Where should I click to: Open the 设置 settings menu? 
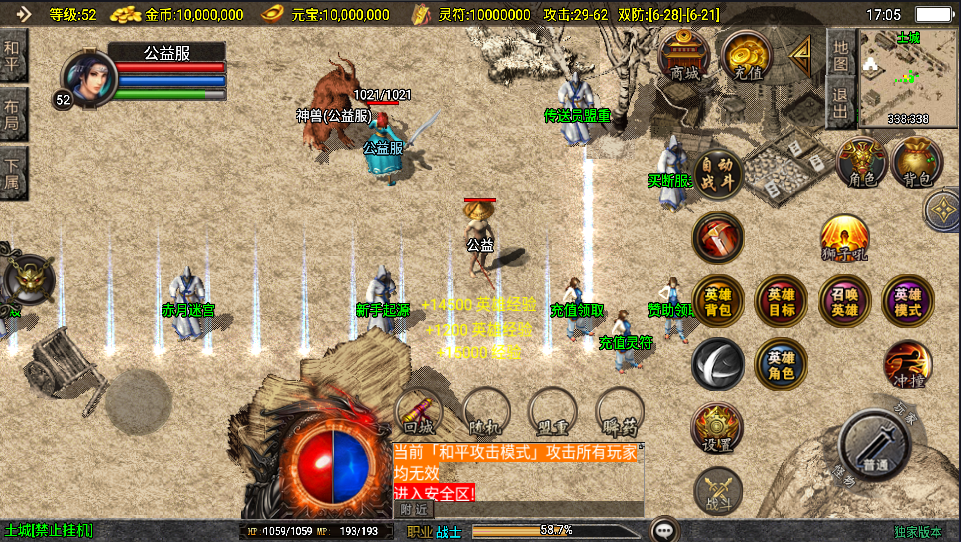coord(718,428)
